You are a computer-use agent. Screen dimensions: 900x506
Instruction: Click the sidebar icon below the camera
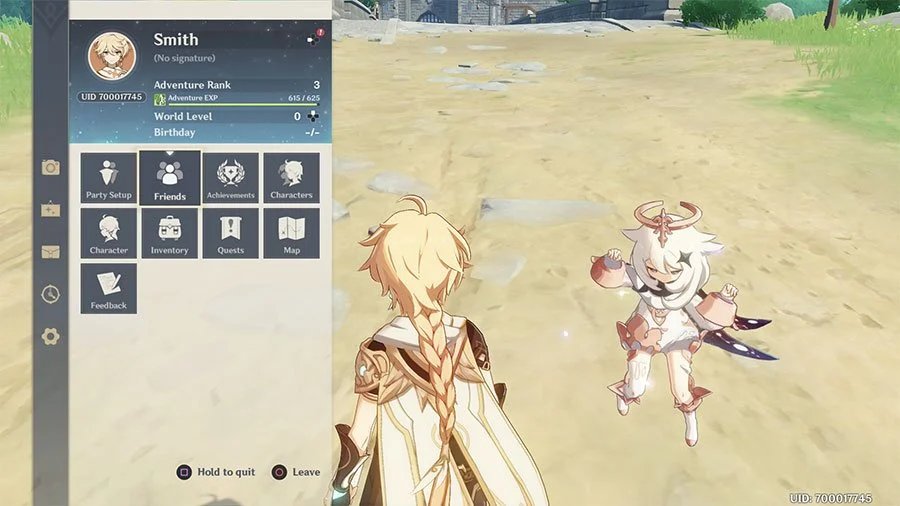(50, 210)
